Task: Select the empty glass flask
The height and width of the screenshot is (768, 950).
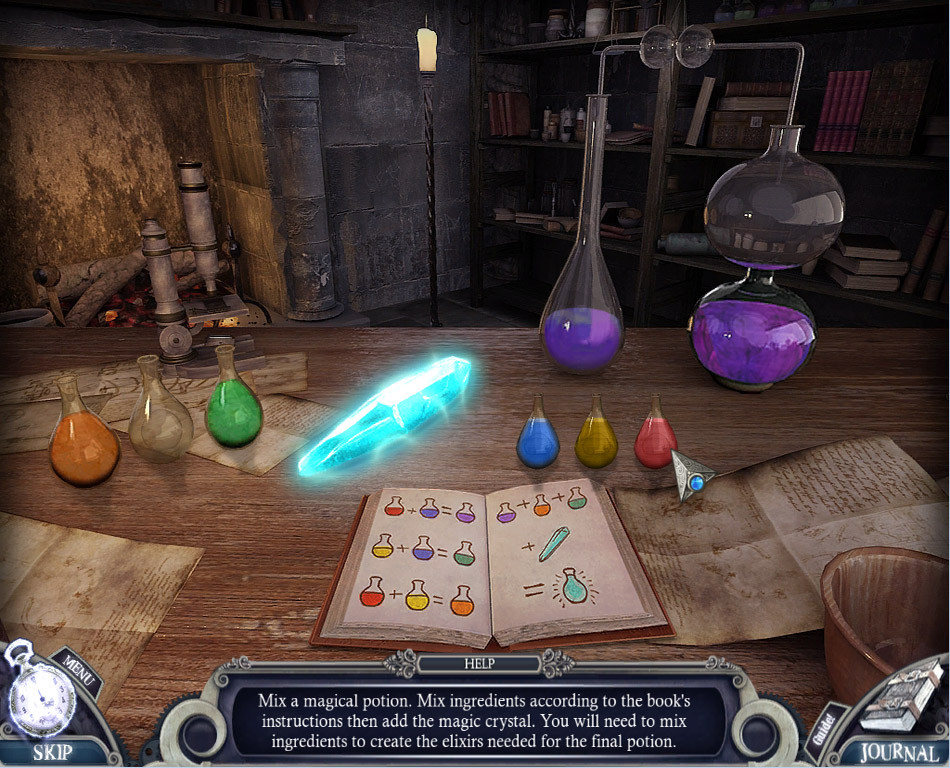Action: click(160, 417)
